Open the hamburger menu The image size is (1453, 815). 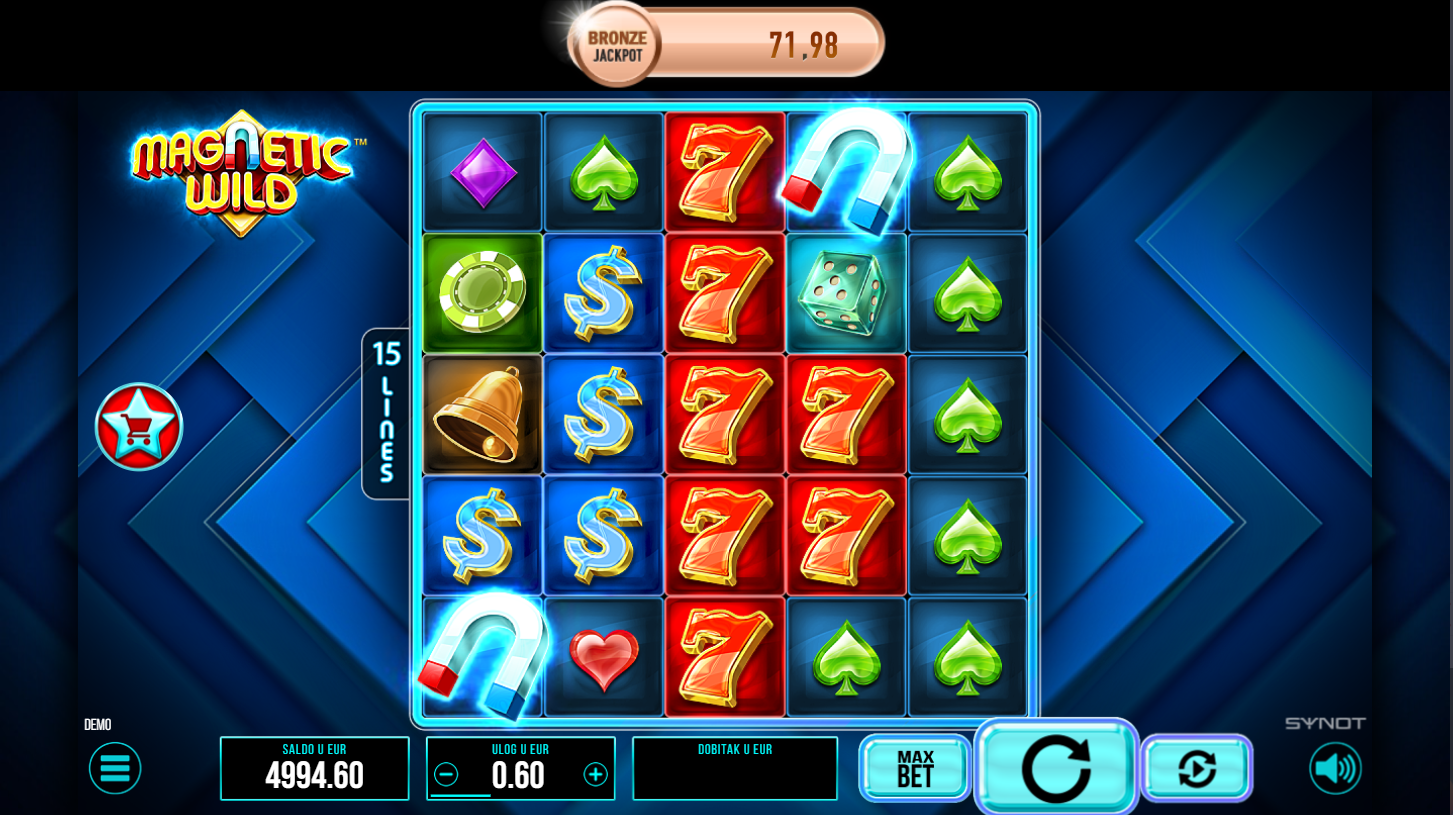coord(115,768)
